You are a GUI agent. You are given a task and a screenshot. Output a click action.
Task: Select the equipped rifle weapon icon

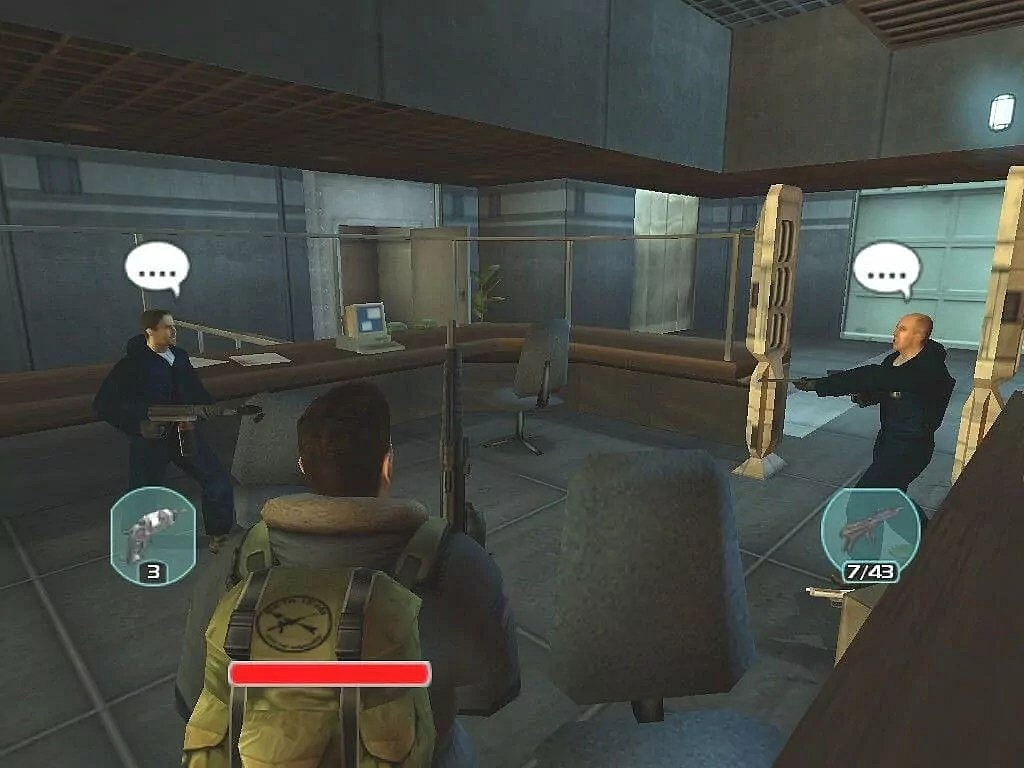point(869,530)
